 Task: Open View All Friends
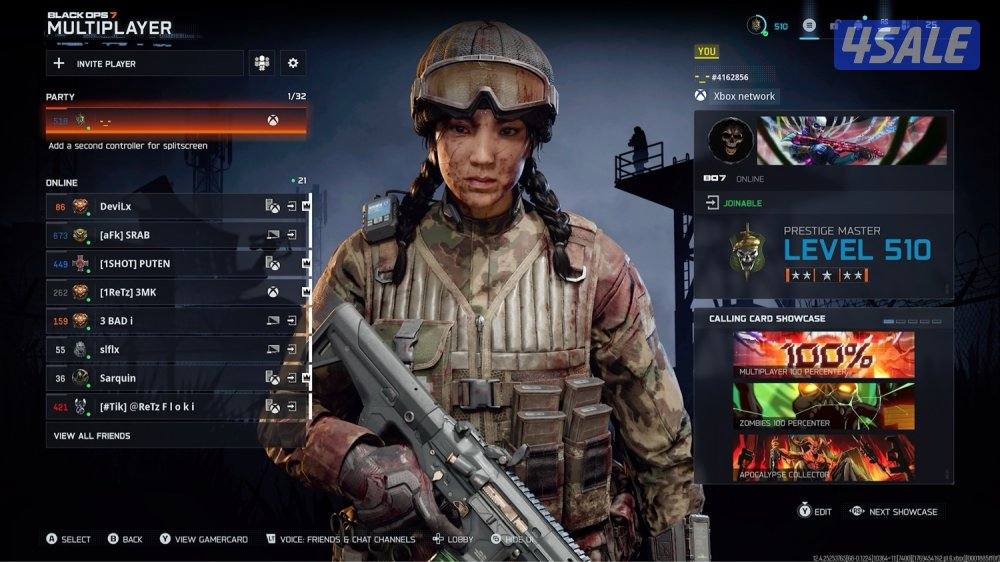92,436
